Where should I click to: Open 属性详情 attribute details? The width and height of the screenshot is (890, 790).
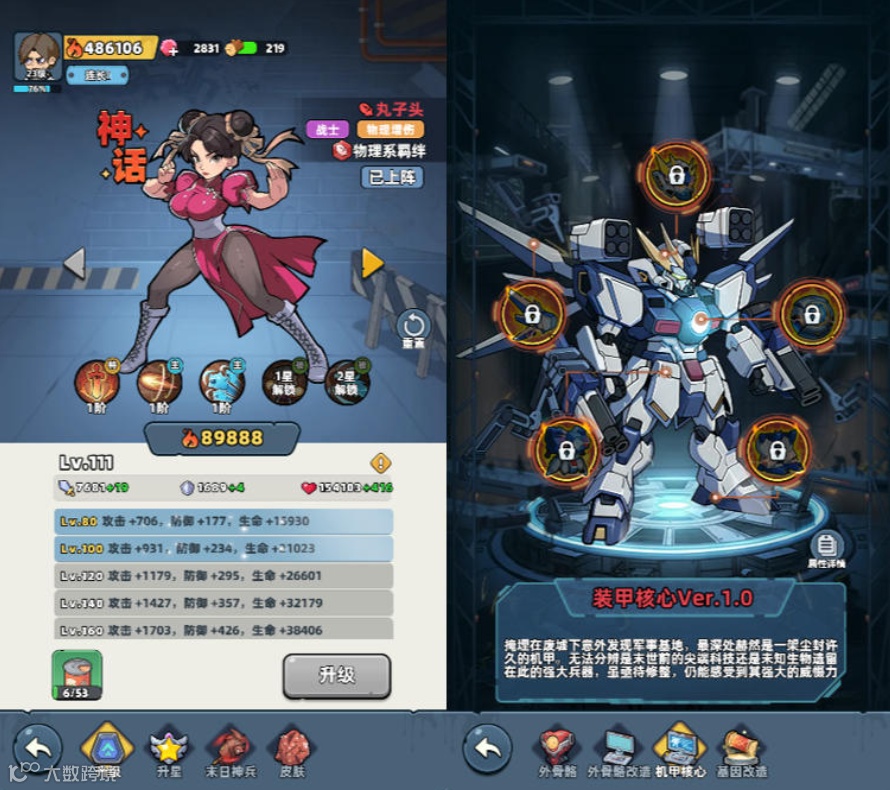[826, 549]
